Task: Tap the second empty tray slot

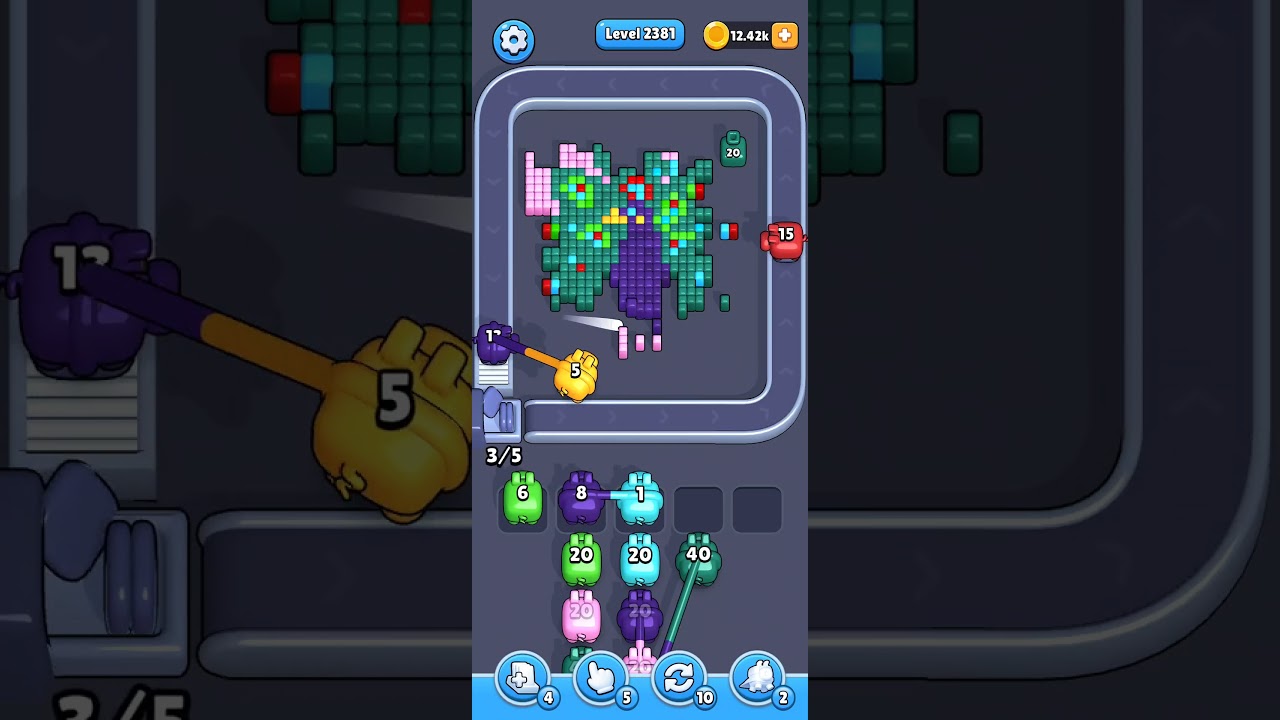Action: click(x=757, y=508)
